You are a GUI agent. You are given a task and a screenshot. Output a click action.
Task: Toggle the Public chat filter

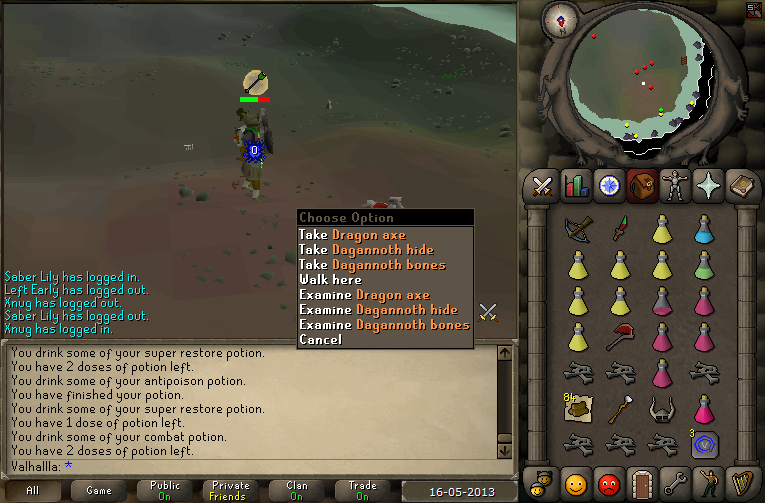pos(166,490)
